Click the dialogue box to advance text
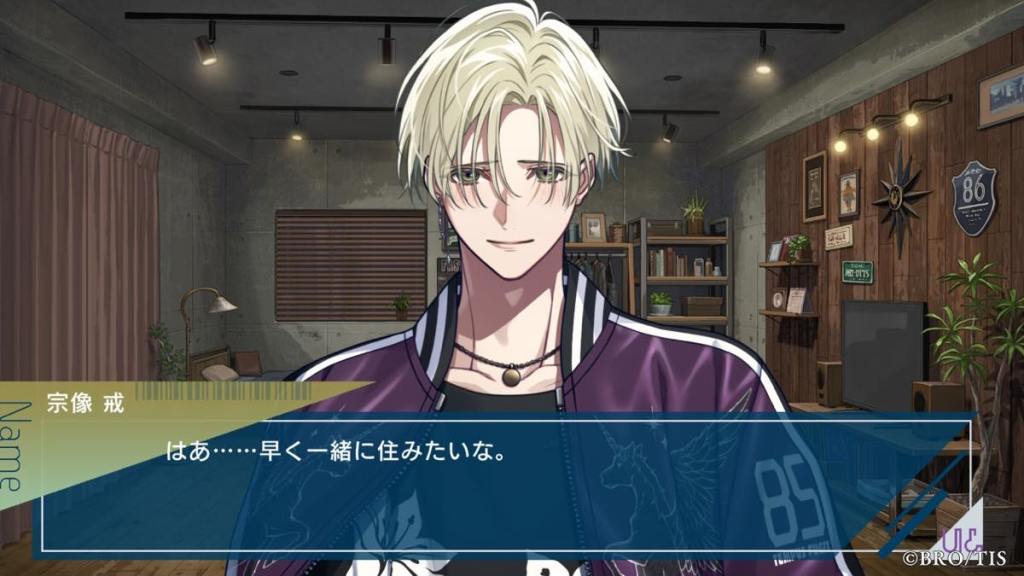The height and width of the screenshot is (576, 1024). click(x=500, y=480)
